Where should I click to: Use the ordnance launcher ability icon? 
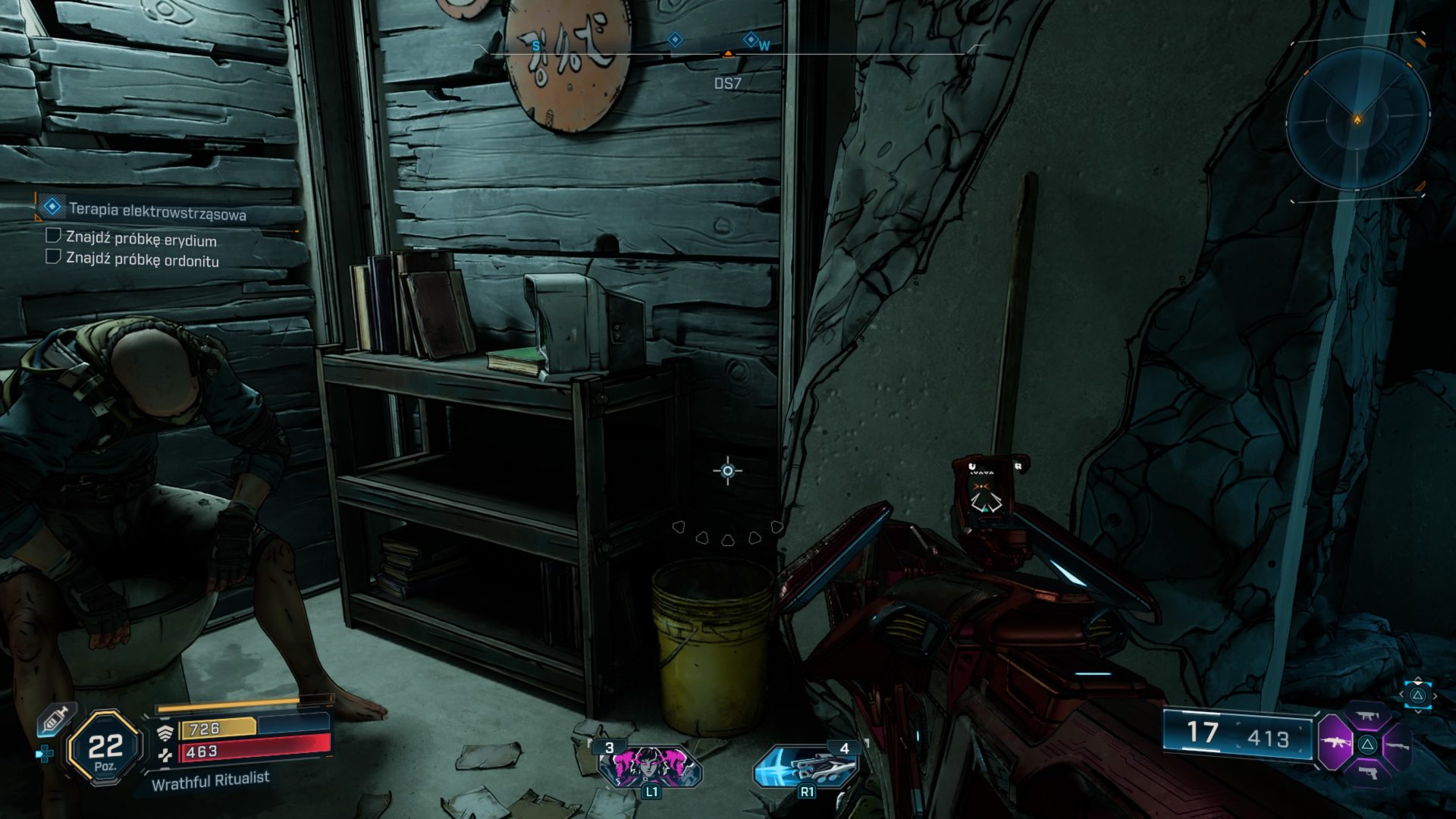click(x=807, y=766)
